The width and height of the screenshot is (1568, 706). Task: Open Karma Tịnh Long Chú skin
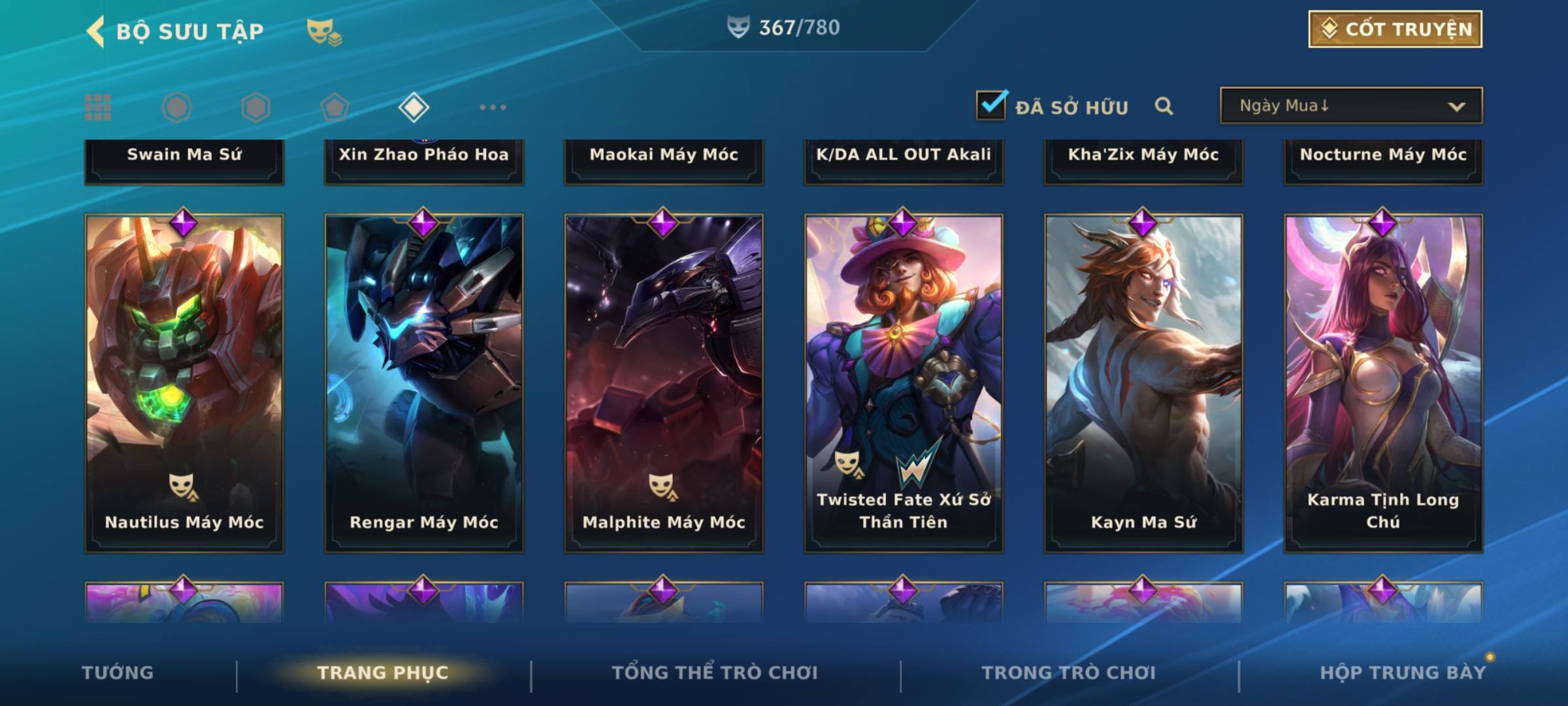(1383, 384)
